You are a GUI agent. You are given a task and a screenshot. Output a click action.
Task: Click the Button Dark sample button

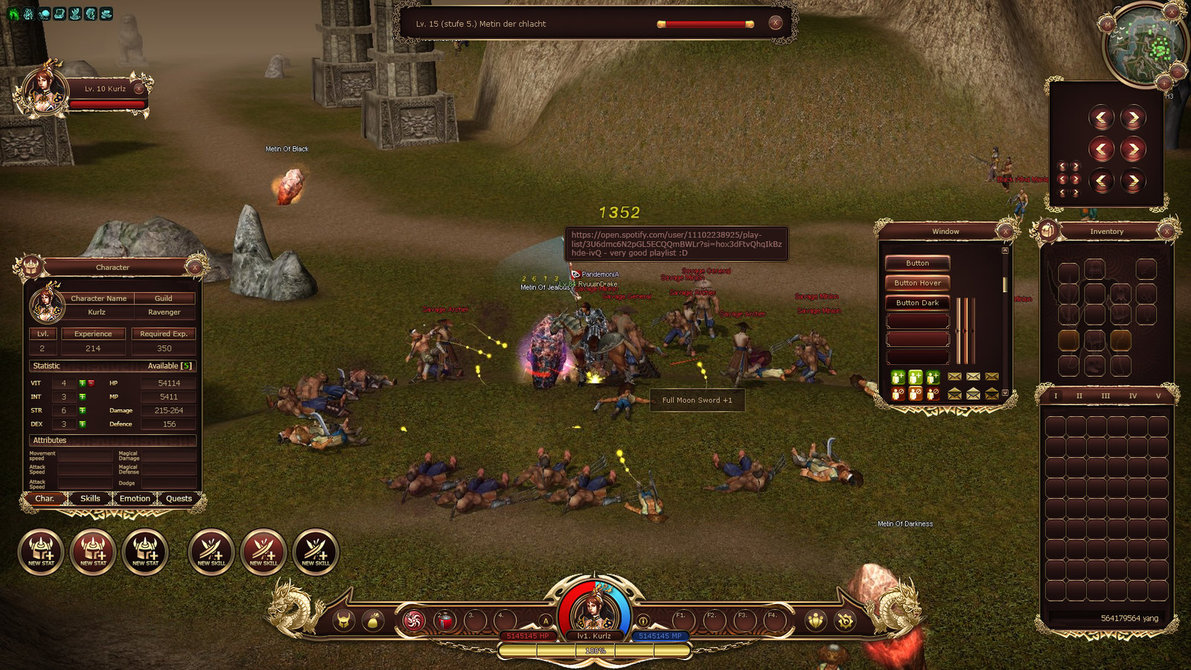917,303
